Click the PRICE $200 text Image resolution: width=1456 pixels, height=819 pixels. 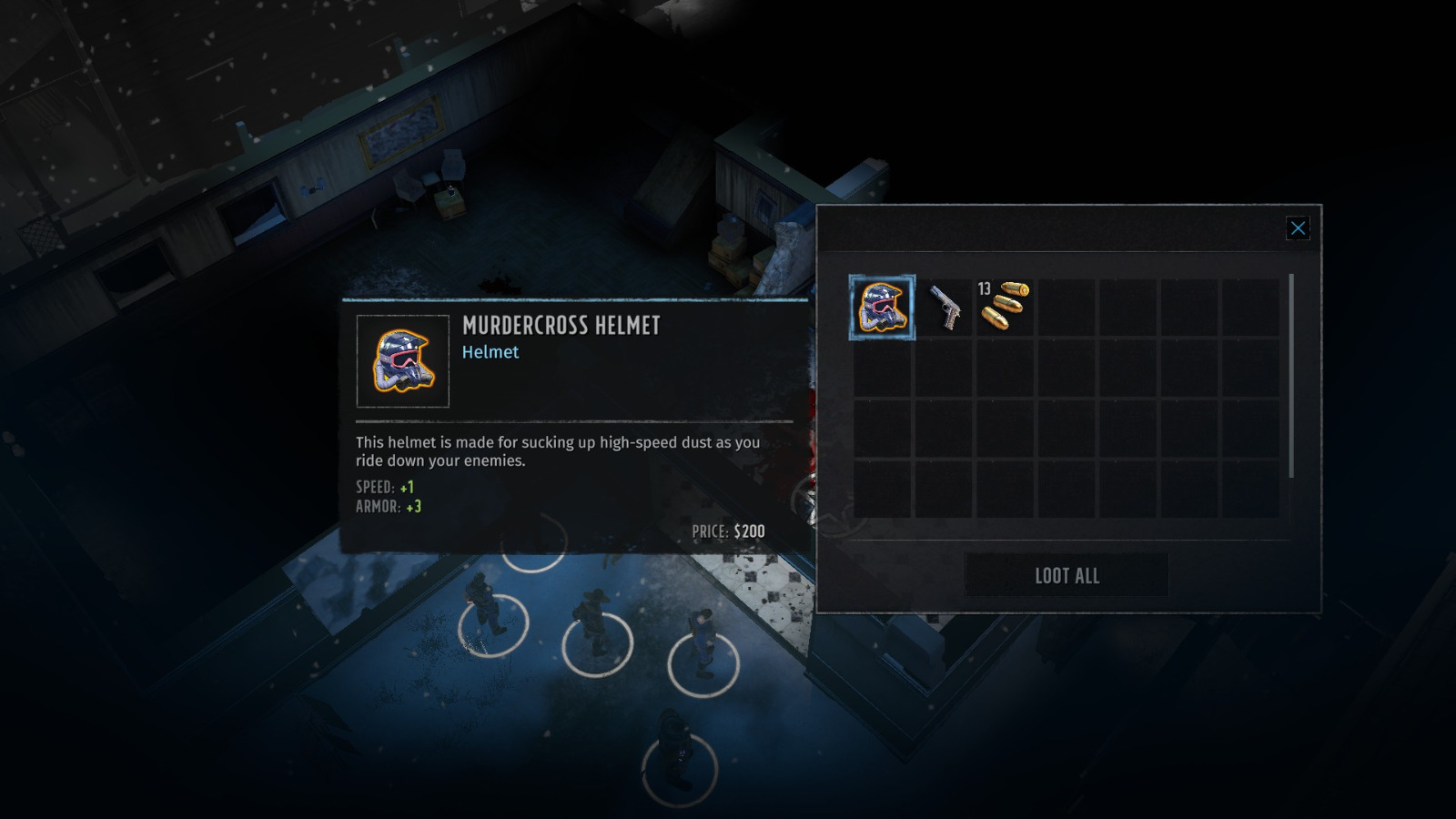coord(728,529)
